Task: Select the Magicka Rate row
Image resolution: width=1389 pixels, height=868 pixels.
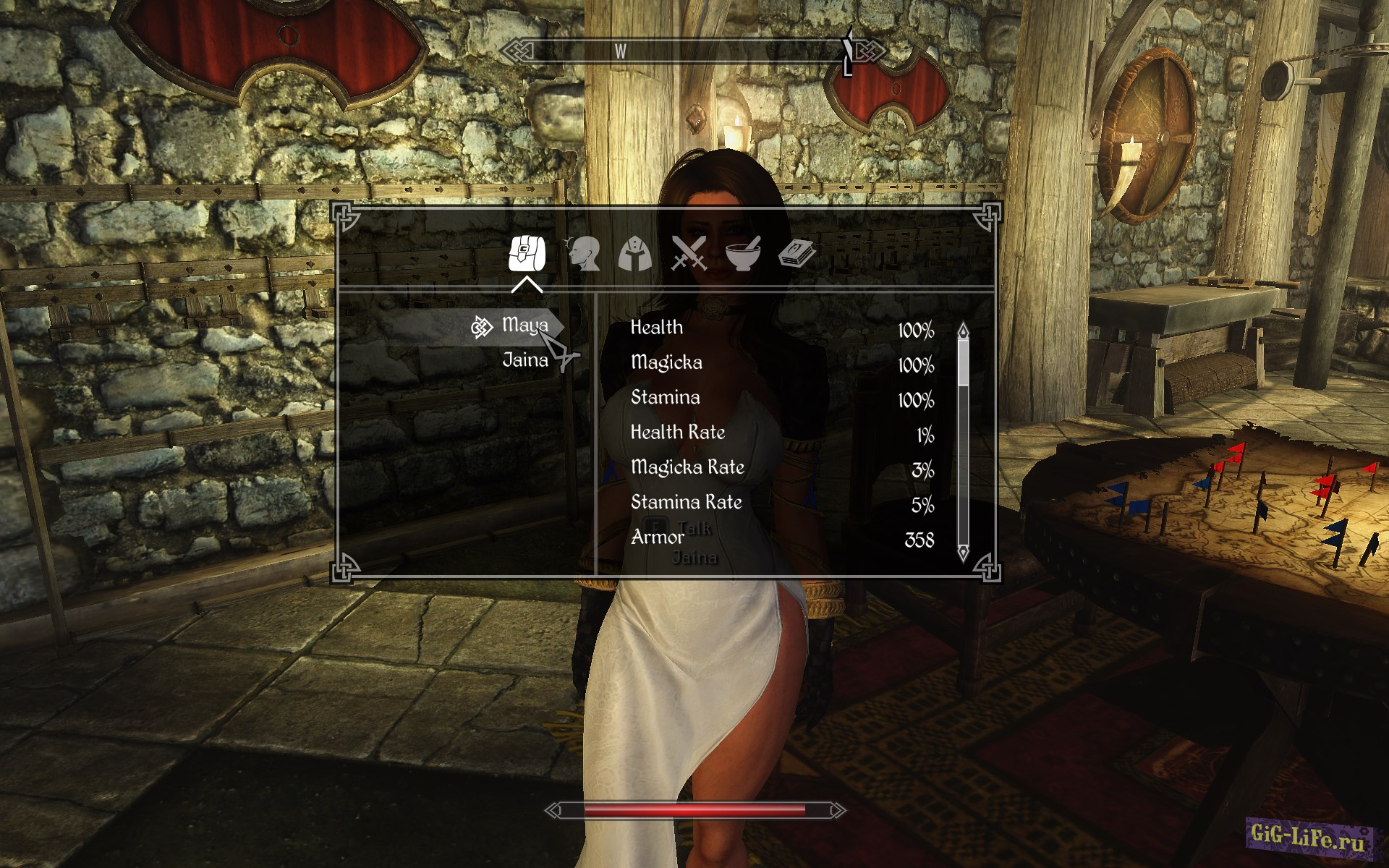Action: pos(781,468)
